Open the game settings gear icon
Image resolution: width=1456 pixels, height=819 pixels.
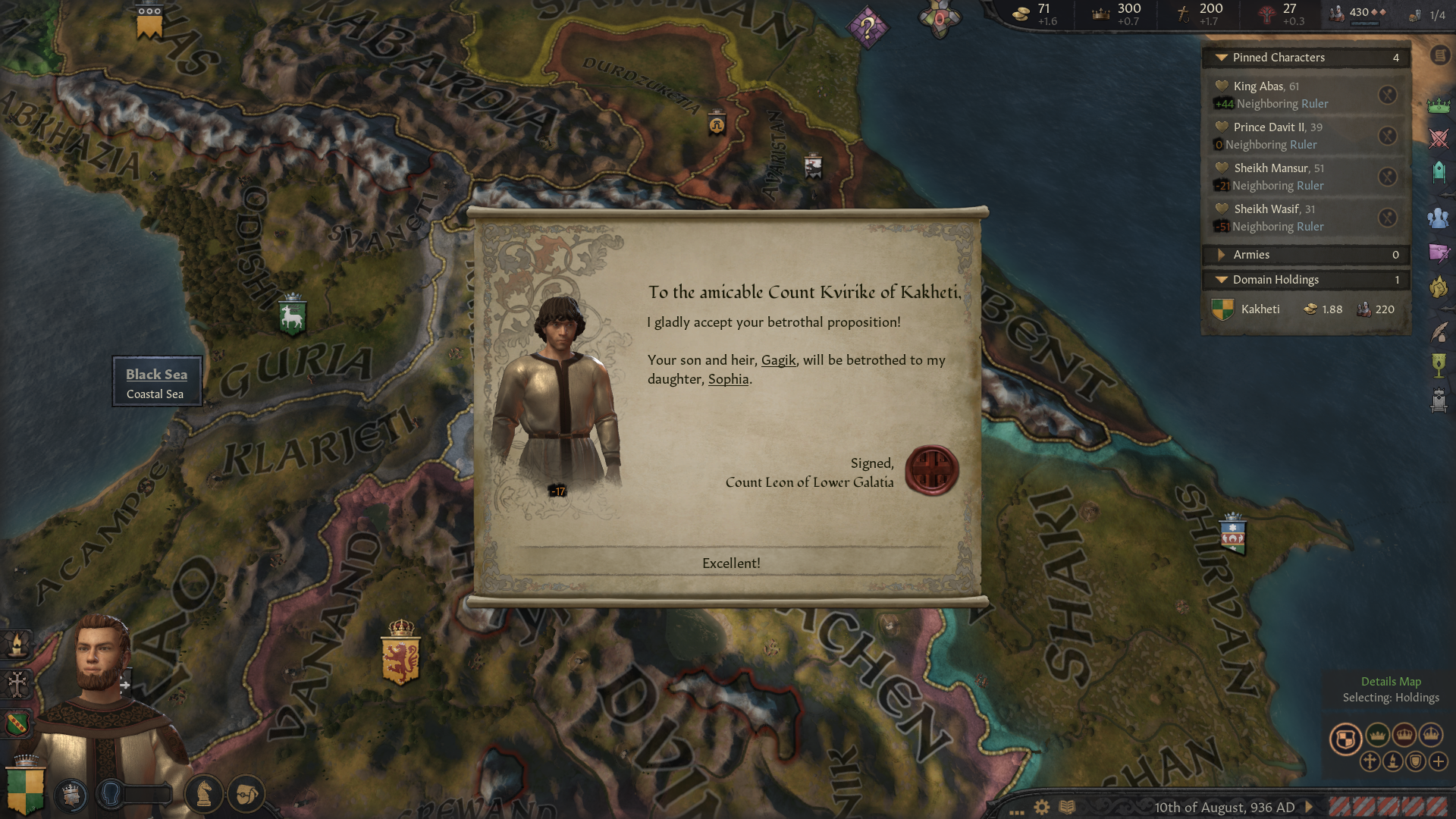[1042, 807]
